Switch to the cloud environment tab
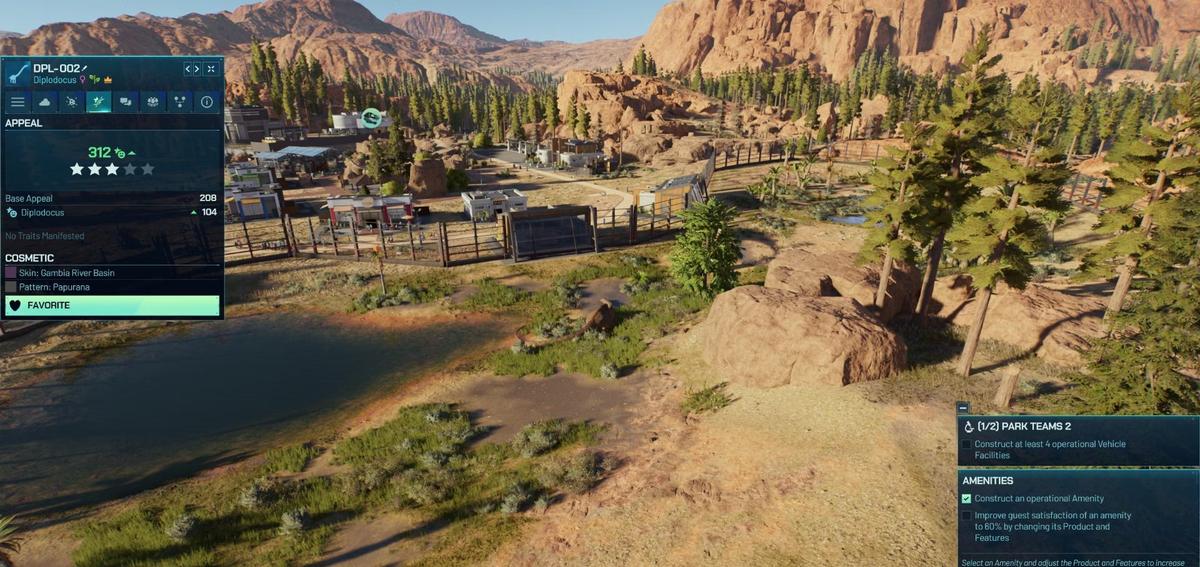The height and width of the screenshot is (567, 1200). point(44,102)
